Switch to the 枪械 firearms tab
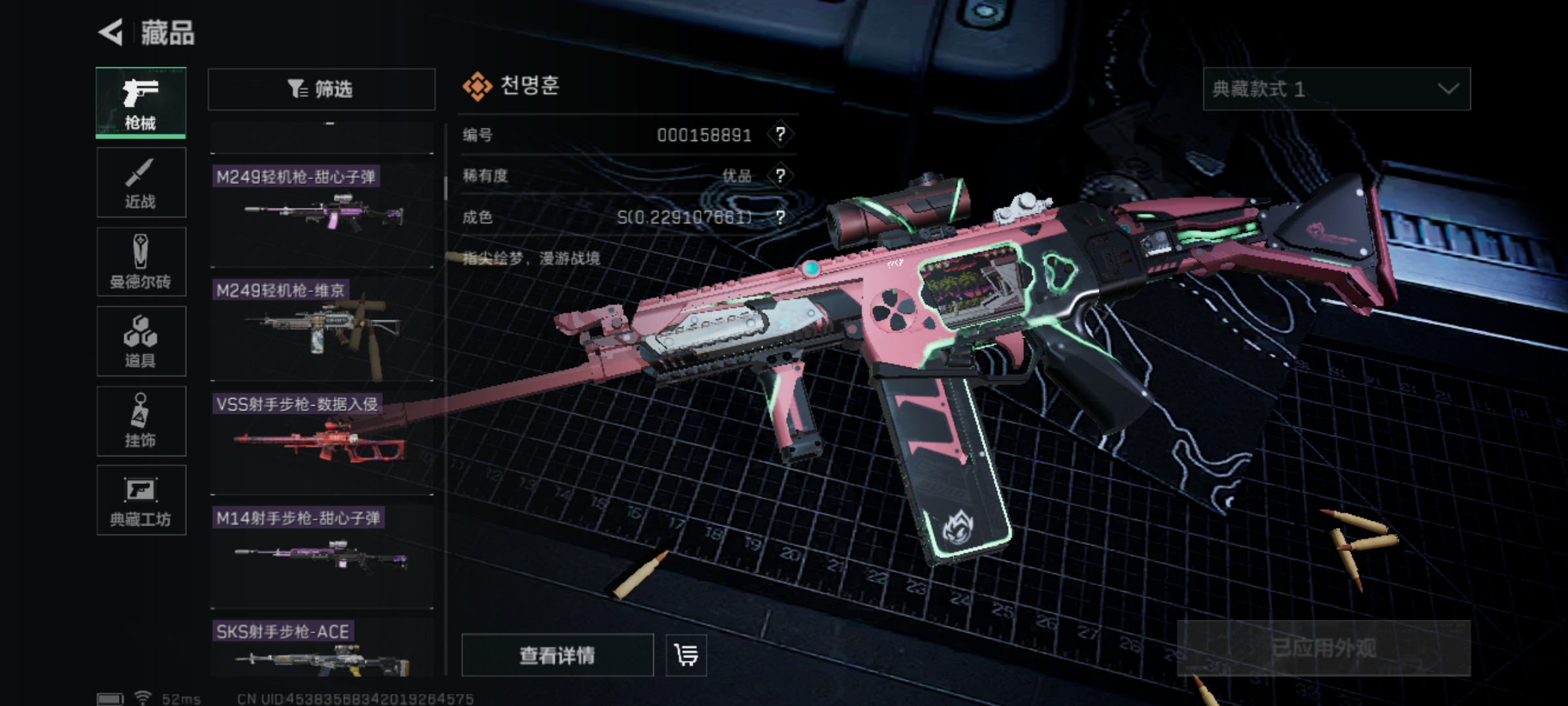 point(141,103)
